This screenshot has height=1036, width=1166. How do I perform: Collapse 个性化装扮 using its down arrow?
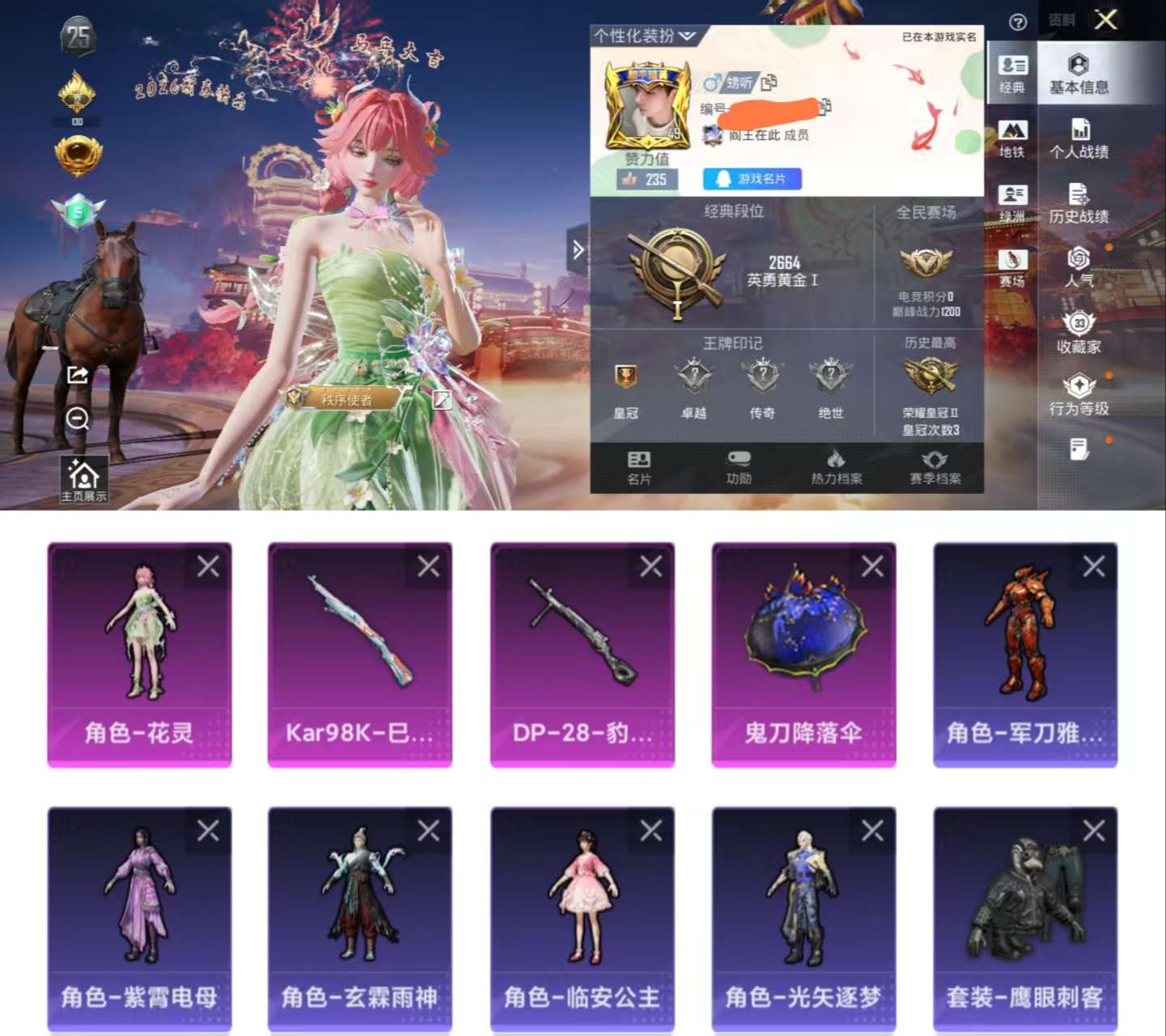(686, 36)
